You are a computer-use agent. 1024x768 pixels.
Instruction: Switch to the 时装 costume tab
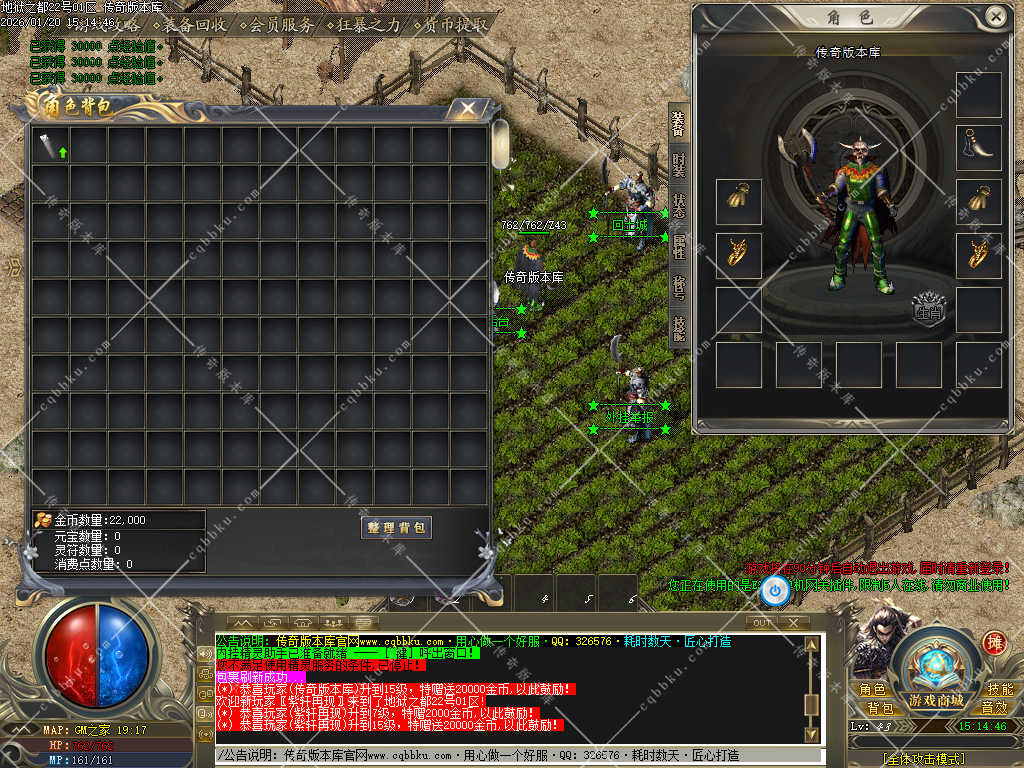pyautogui.click(x=678, y=164)
